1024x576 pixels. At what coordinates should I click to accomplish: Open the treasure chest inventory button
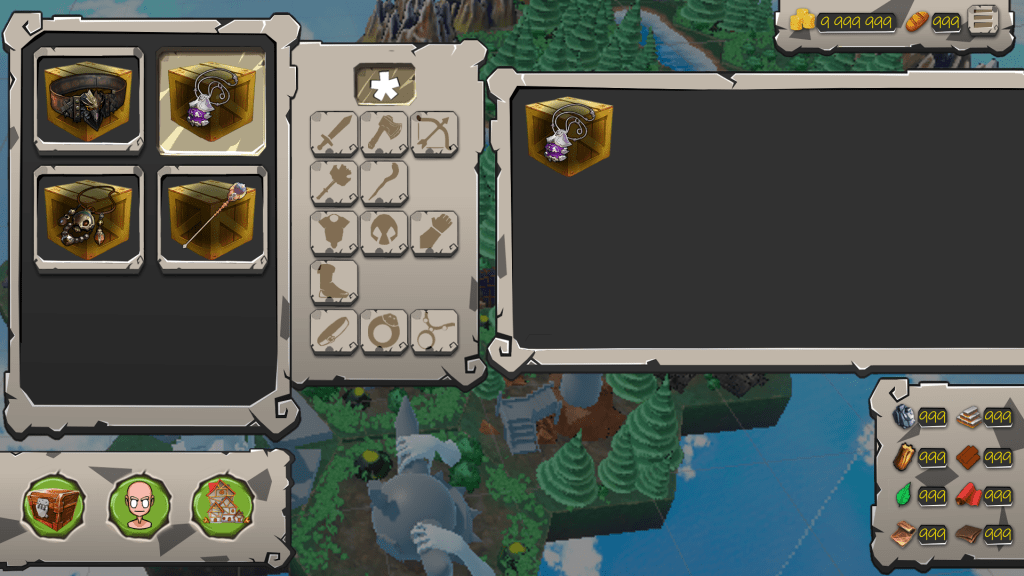pyautogui.click(x=54, y=506)
